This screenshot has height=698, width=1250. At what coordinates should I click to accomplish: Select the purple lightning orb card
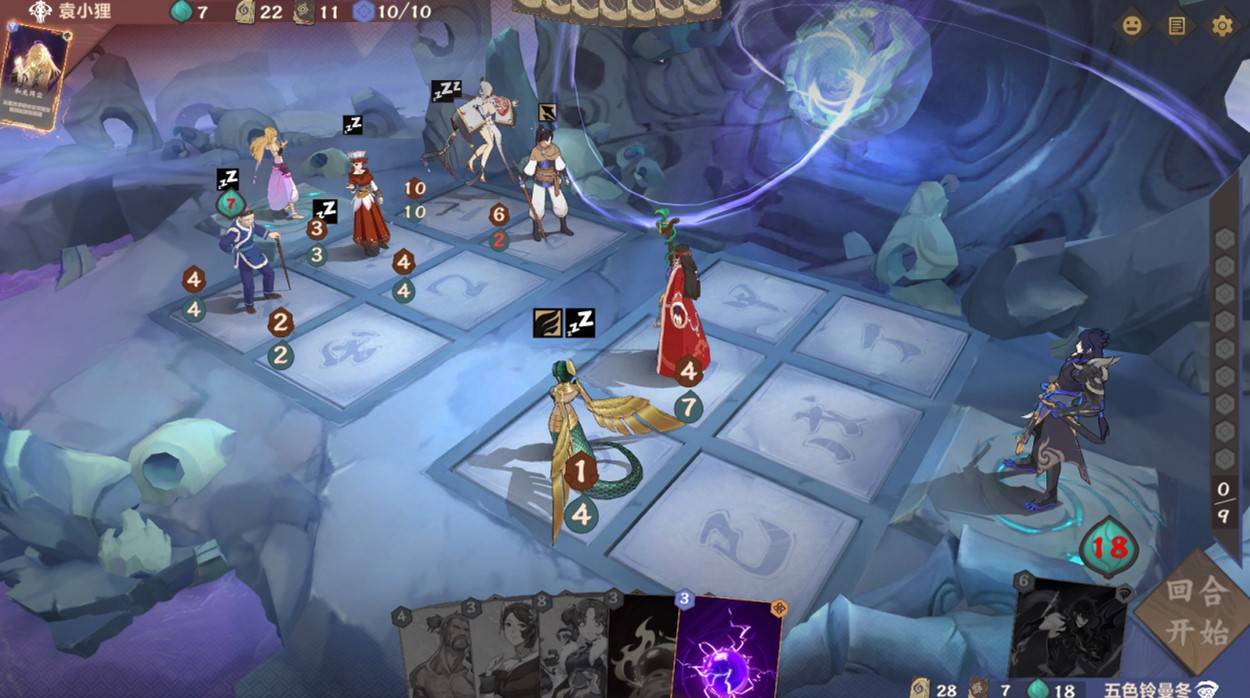point(729,648)
